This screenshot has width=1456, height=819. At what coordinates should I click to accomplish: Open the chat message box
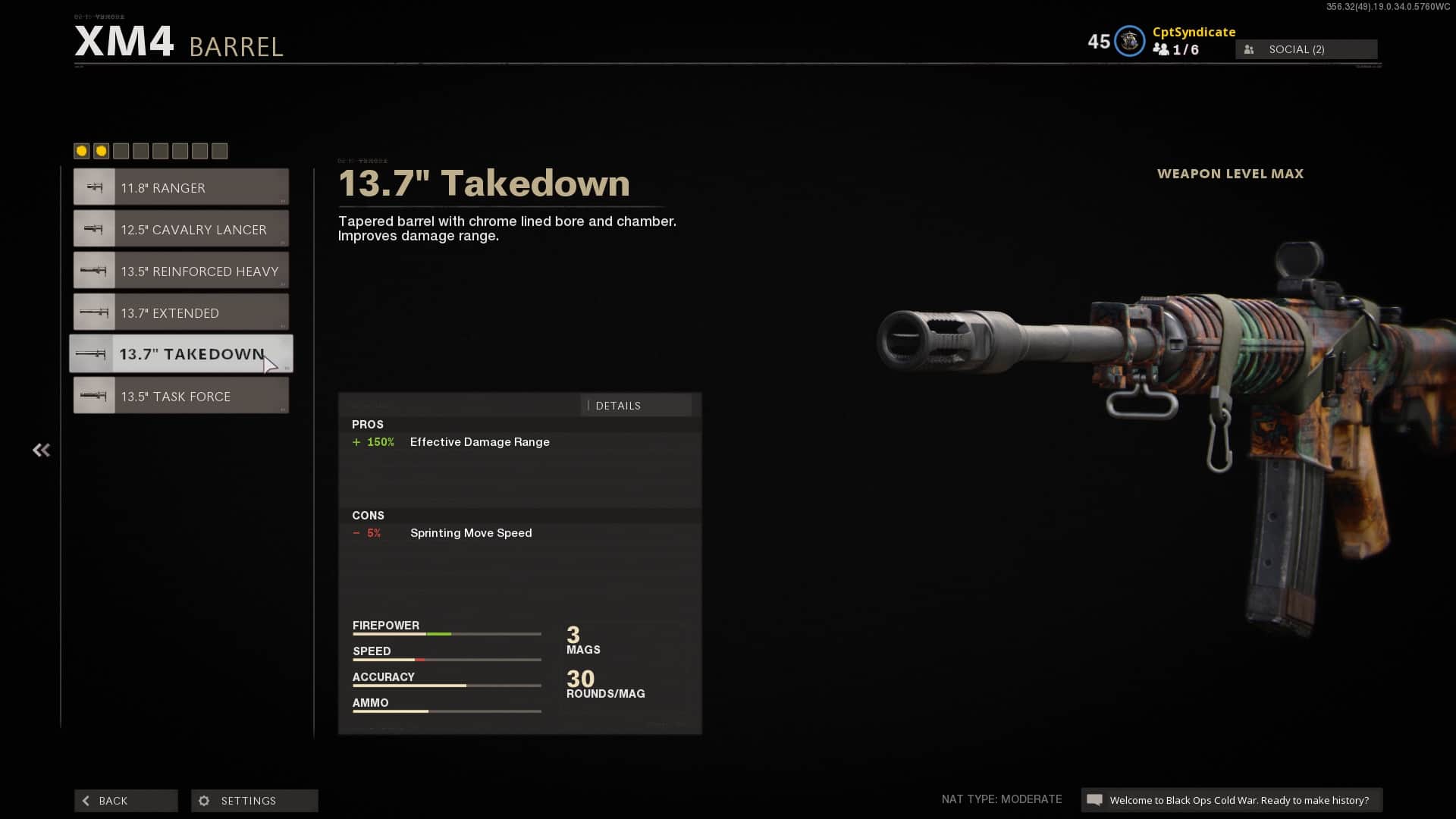click(x=1231, y=800)
